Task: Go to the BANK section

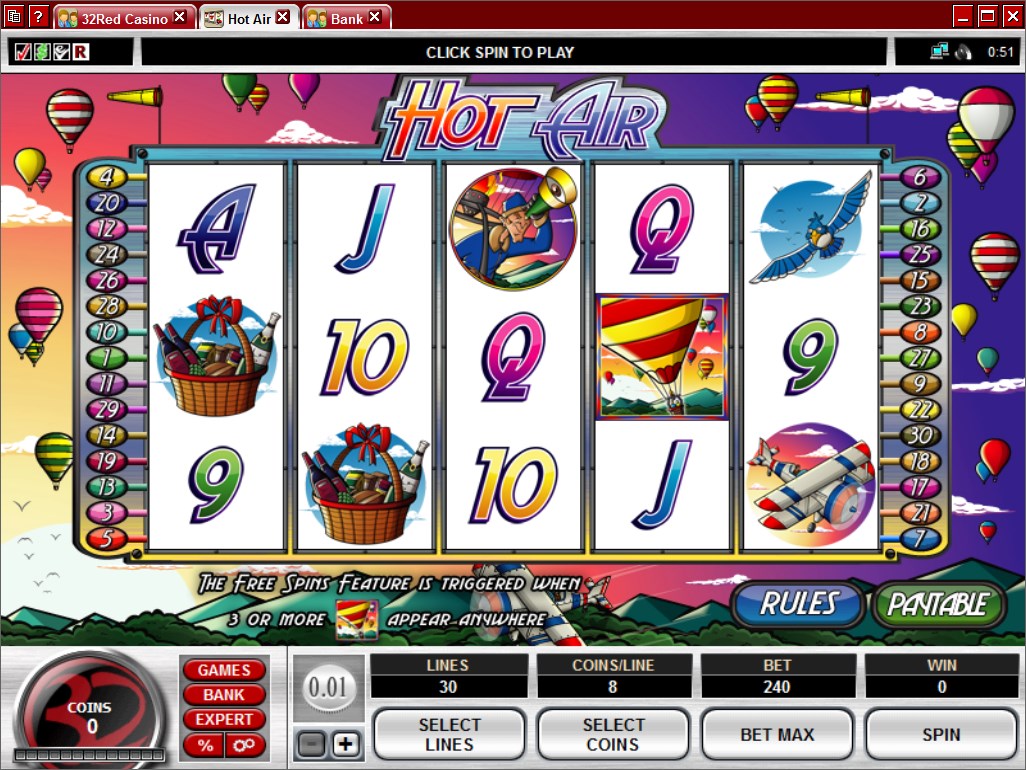Action: click(x=223, y=695)
